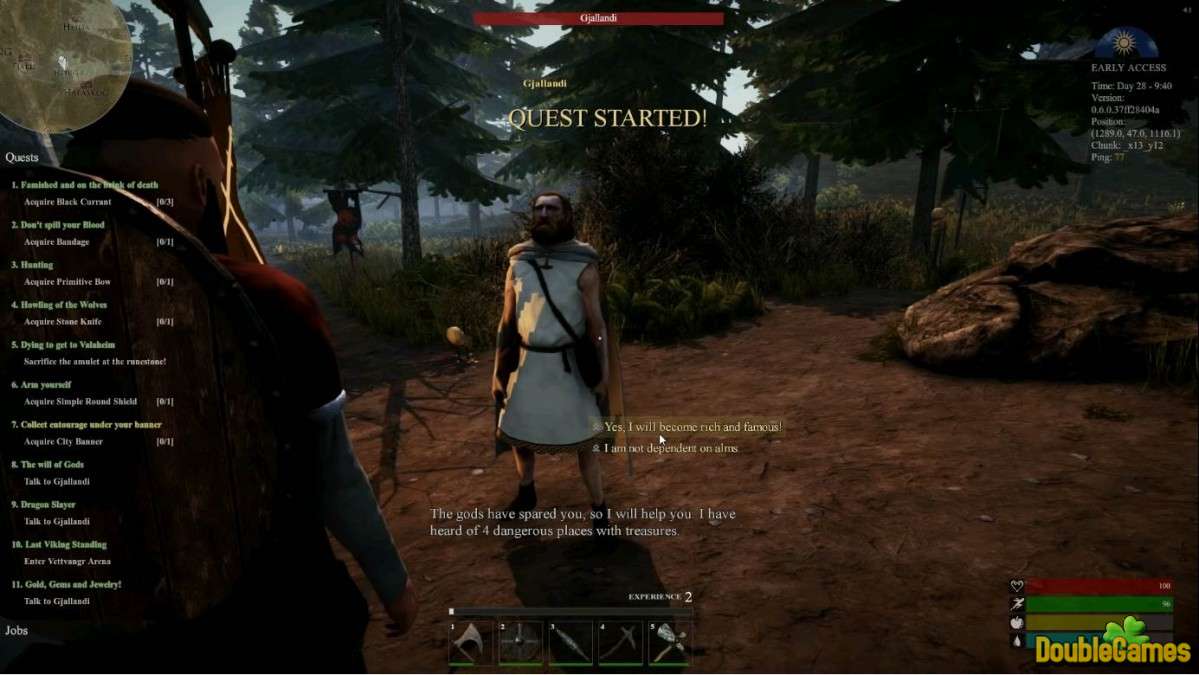Equip the stone hammer in hotbar slot 5
The image size is (1199, 675).
point(669,643)
